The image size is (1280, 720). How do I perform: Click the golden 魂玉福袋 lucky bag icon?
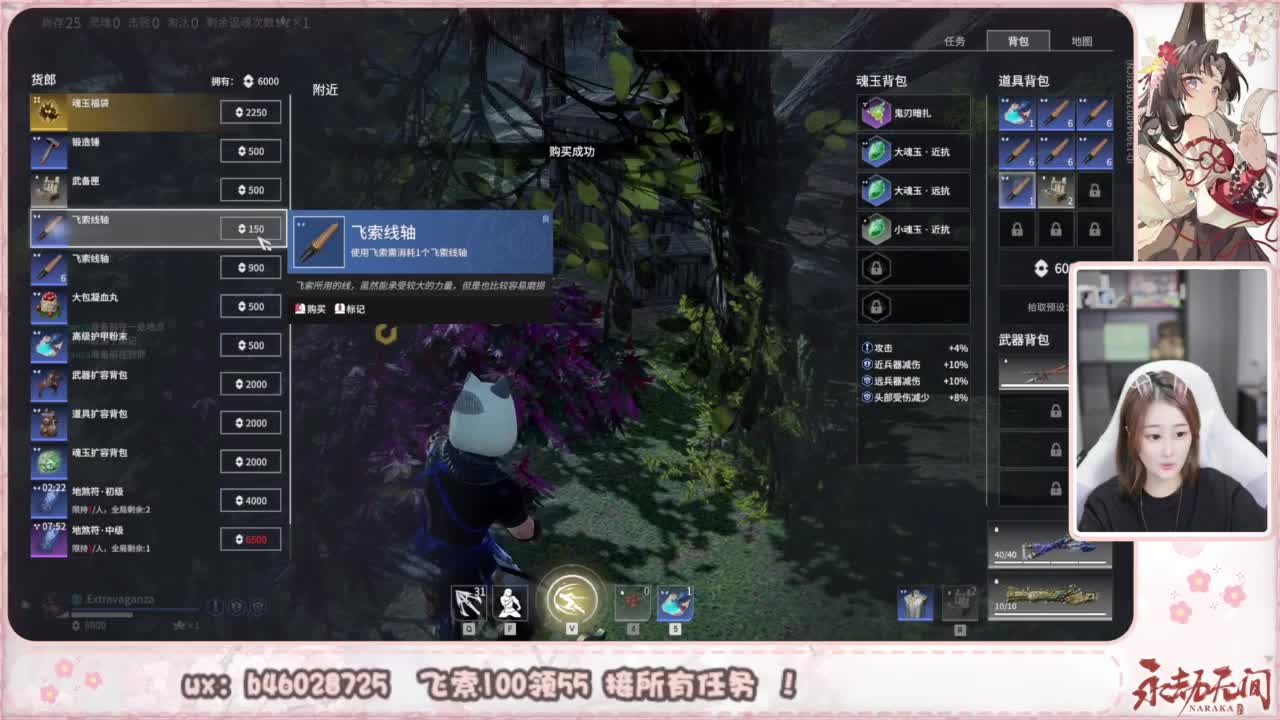pyautogui.click(x=48, y=112)
